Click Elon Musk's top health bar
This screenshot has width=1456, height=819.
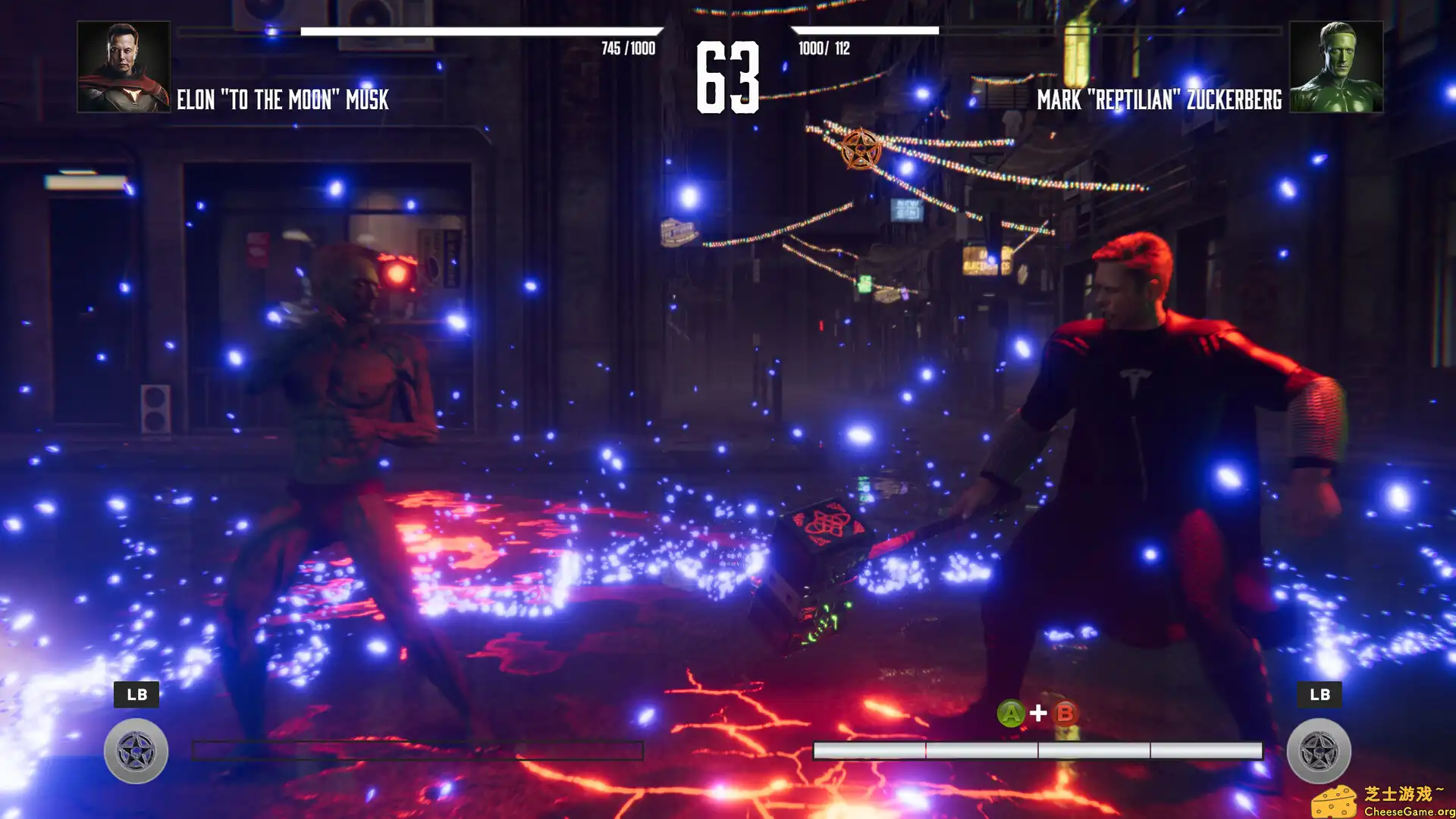coord(485,33)
